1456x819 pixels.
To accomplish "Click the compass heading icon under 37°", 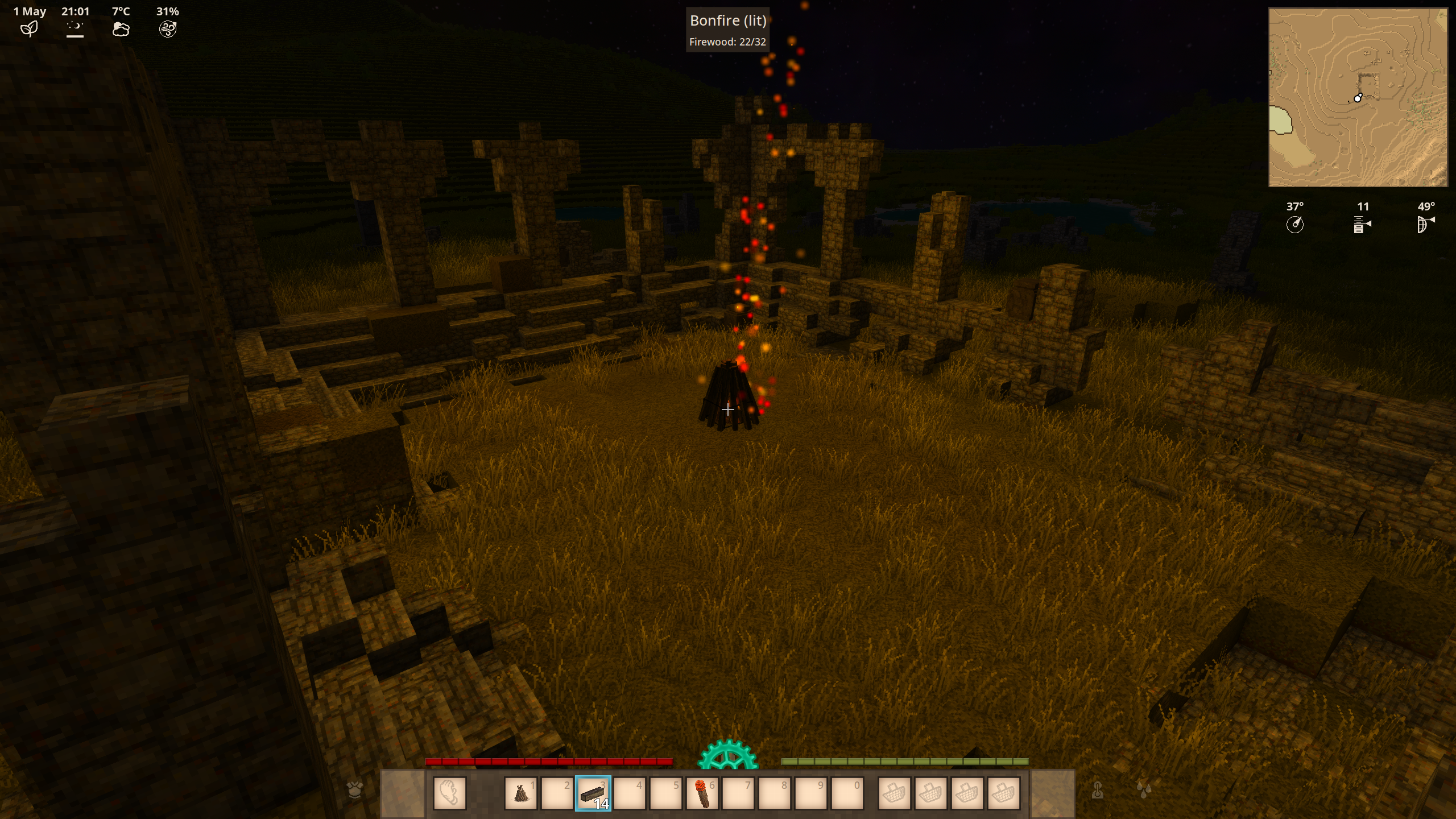I will tap(1294, 225).
